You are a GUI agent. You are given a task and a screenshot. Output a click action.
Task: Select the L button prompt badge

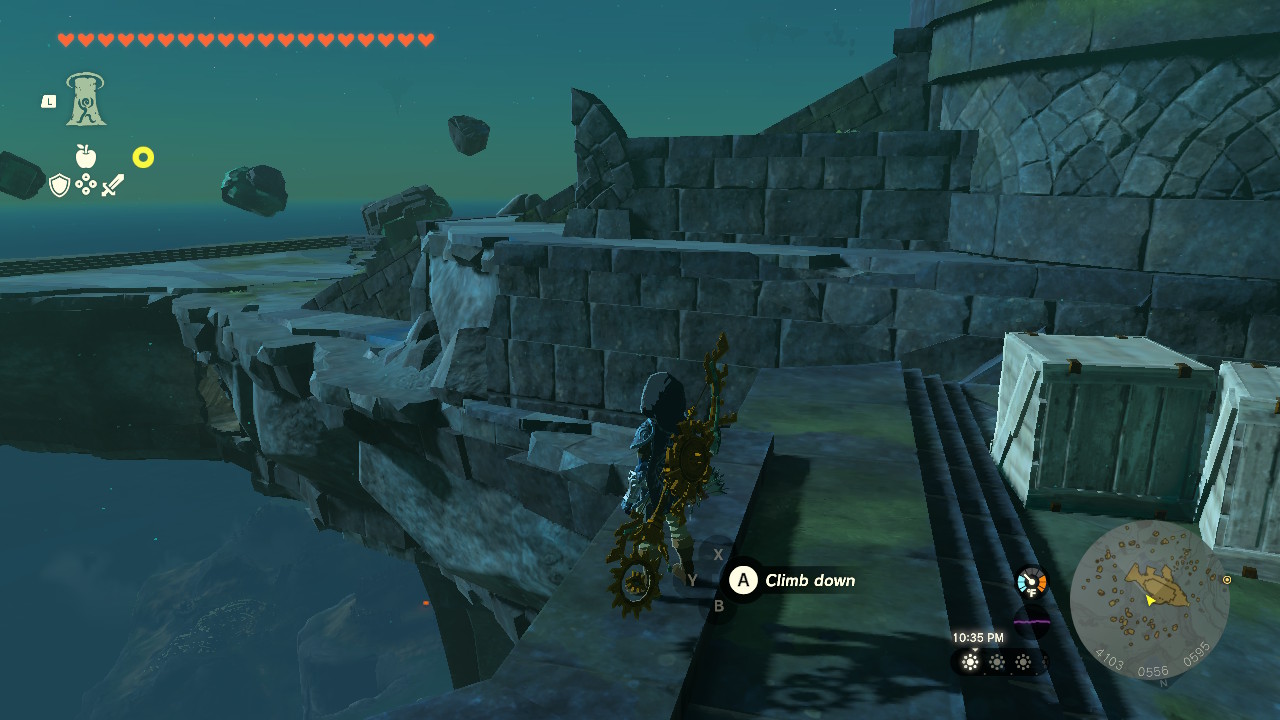(x=48, y=100)
